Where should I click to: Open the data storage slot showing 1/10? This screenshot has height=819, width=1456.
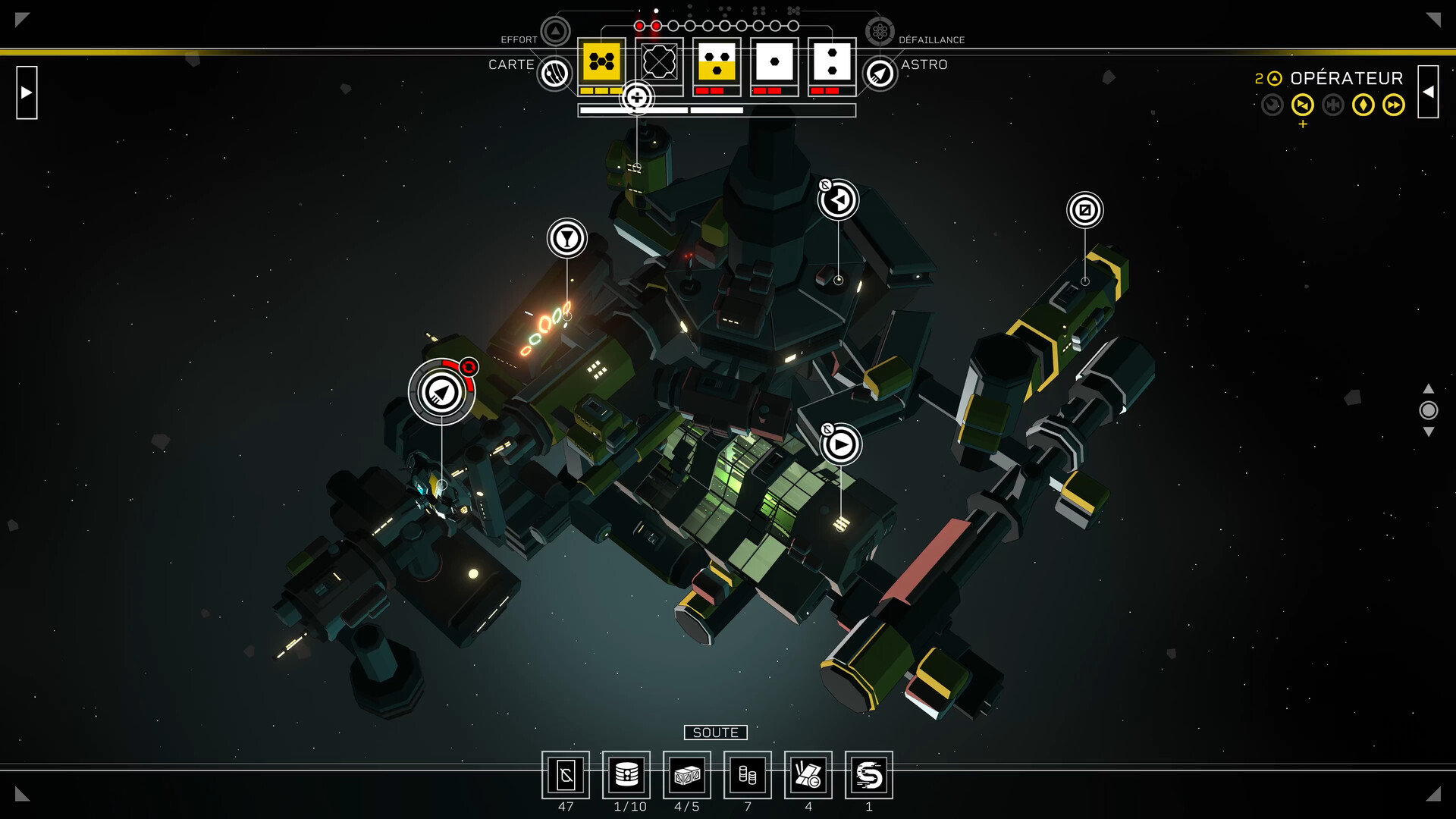pyautogui.click(x=626, y=775)
